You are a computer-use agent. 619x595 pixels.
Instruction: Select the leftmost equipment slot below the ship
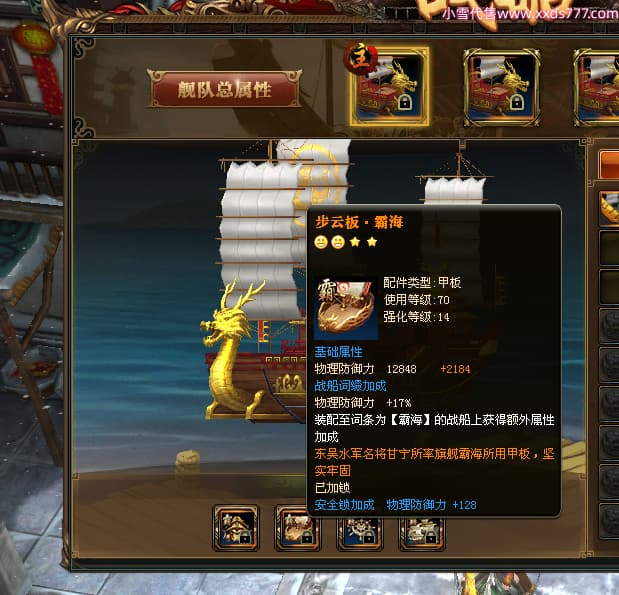coord(236,529)
